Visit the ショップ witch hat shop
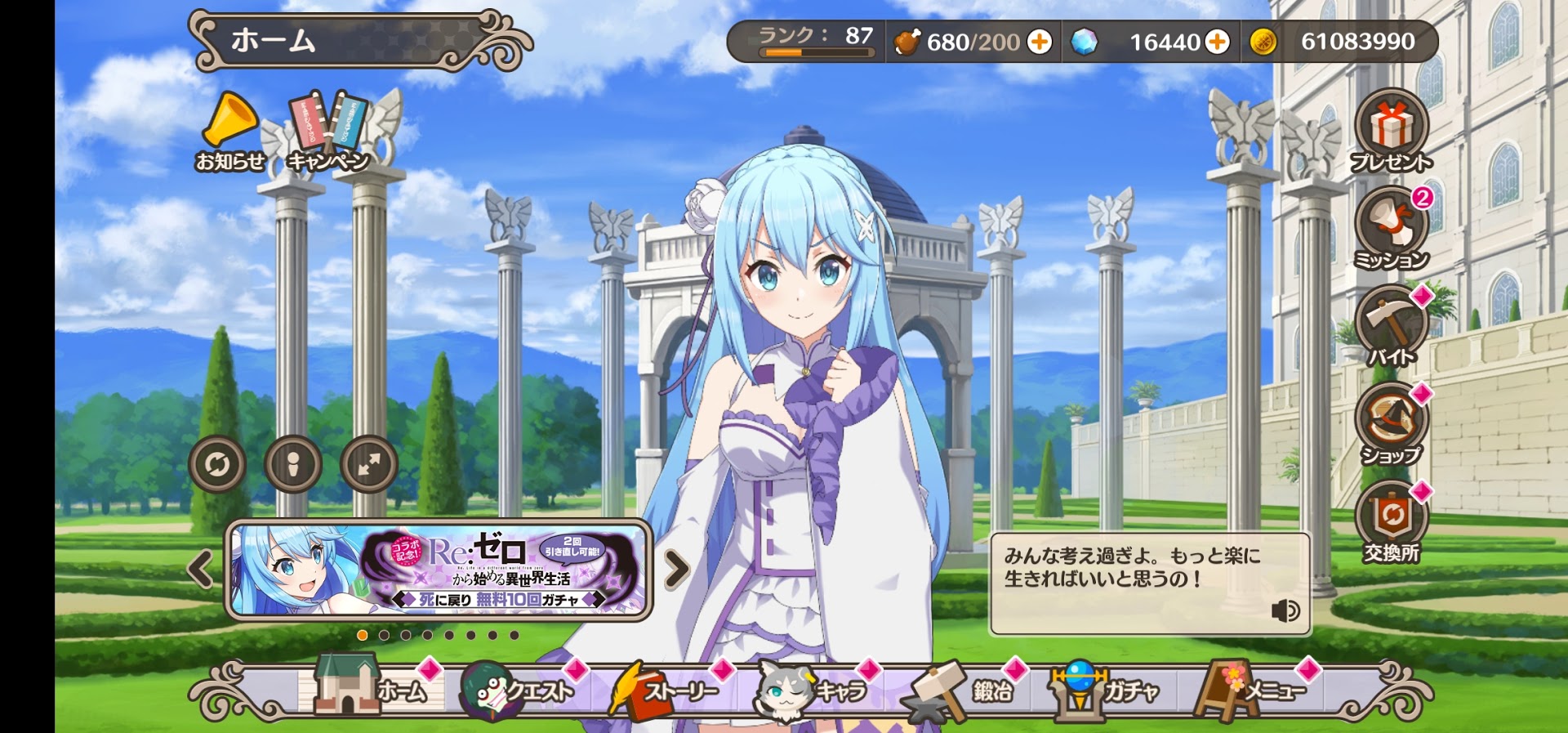 point(1392,425)
